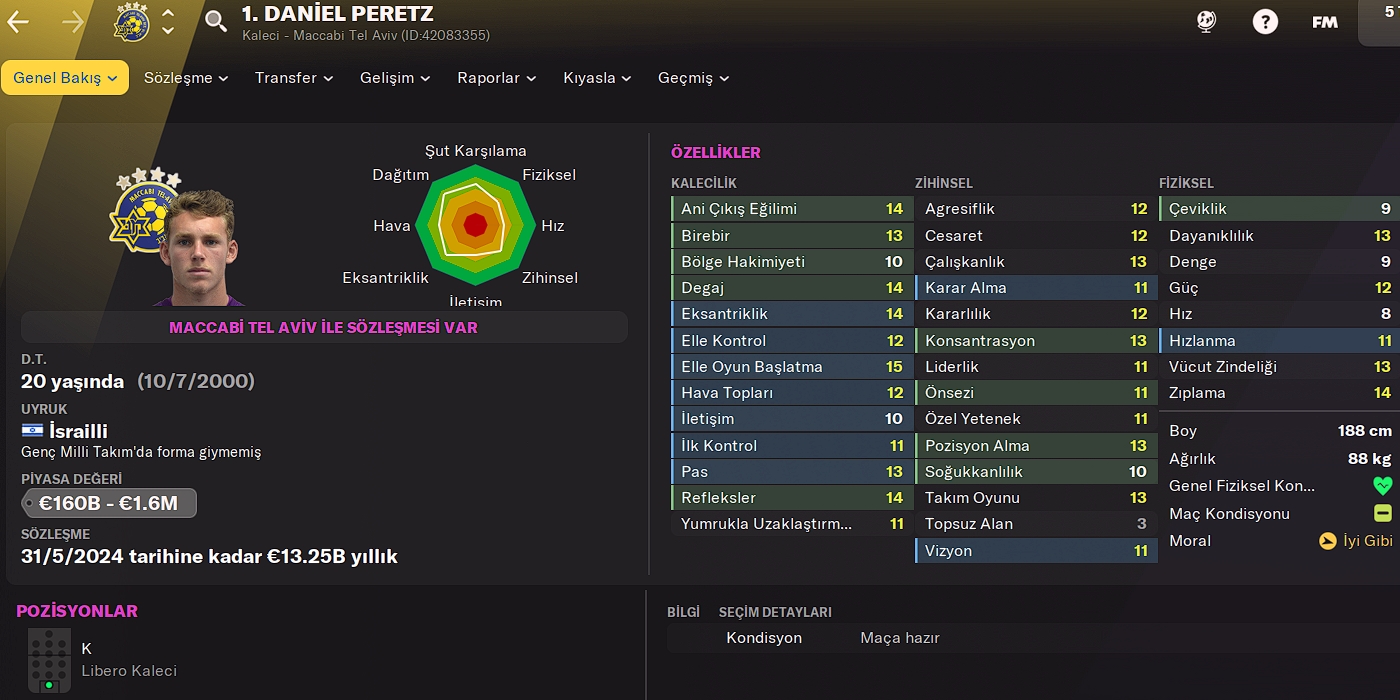This screenshot has height=700, width=1400.
Task: Open the Transfer menu
Action: point(294,78)
